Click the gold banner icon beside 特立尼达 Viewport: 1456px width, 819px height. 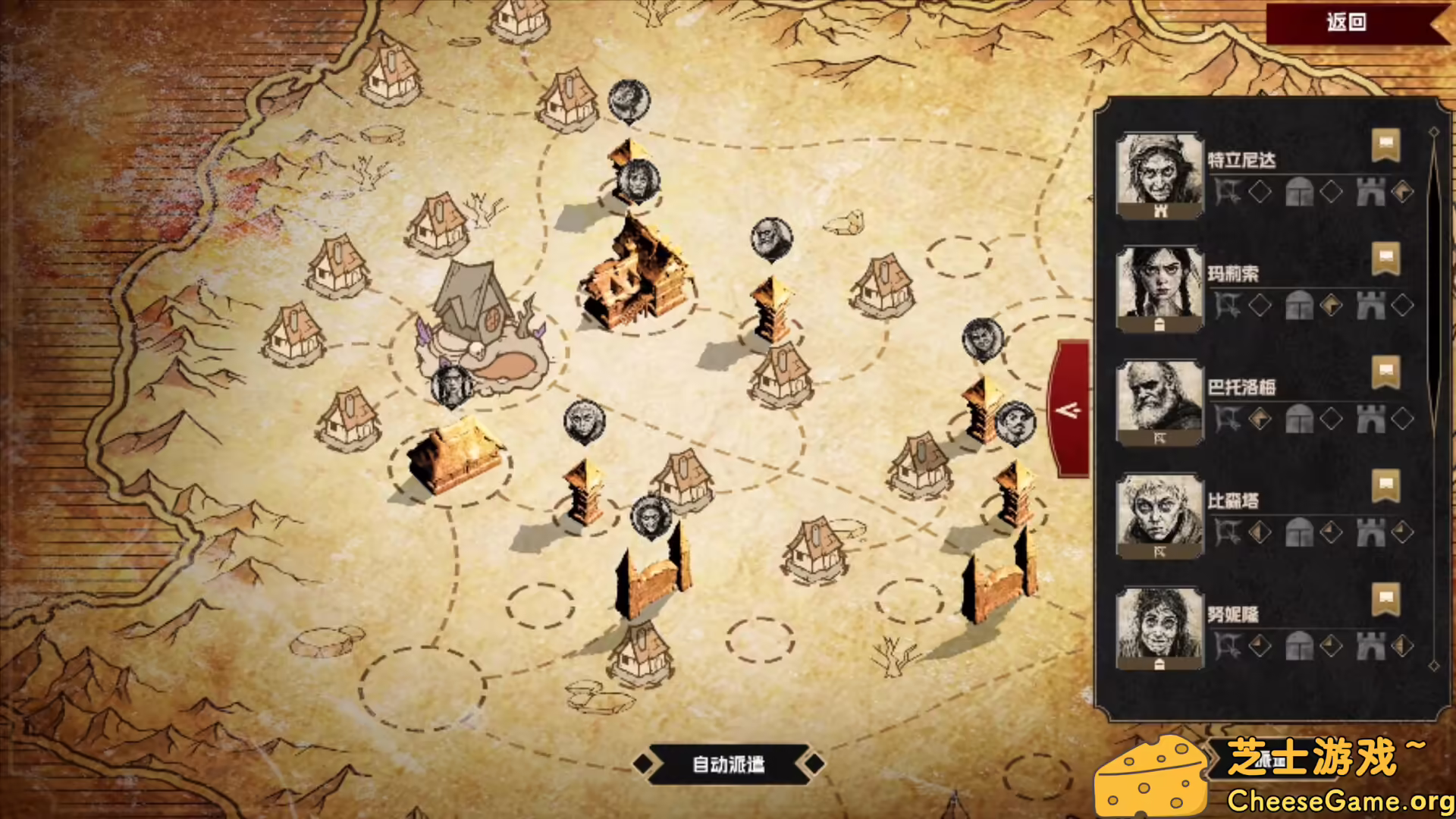[x=1385, y=144]
